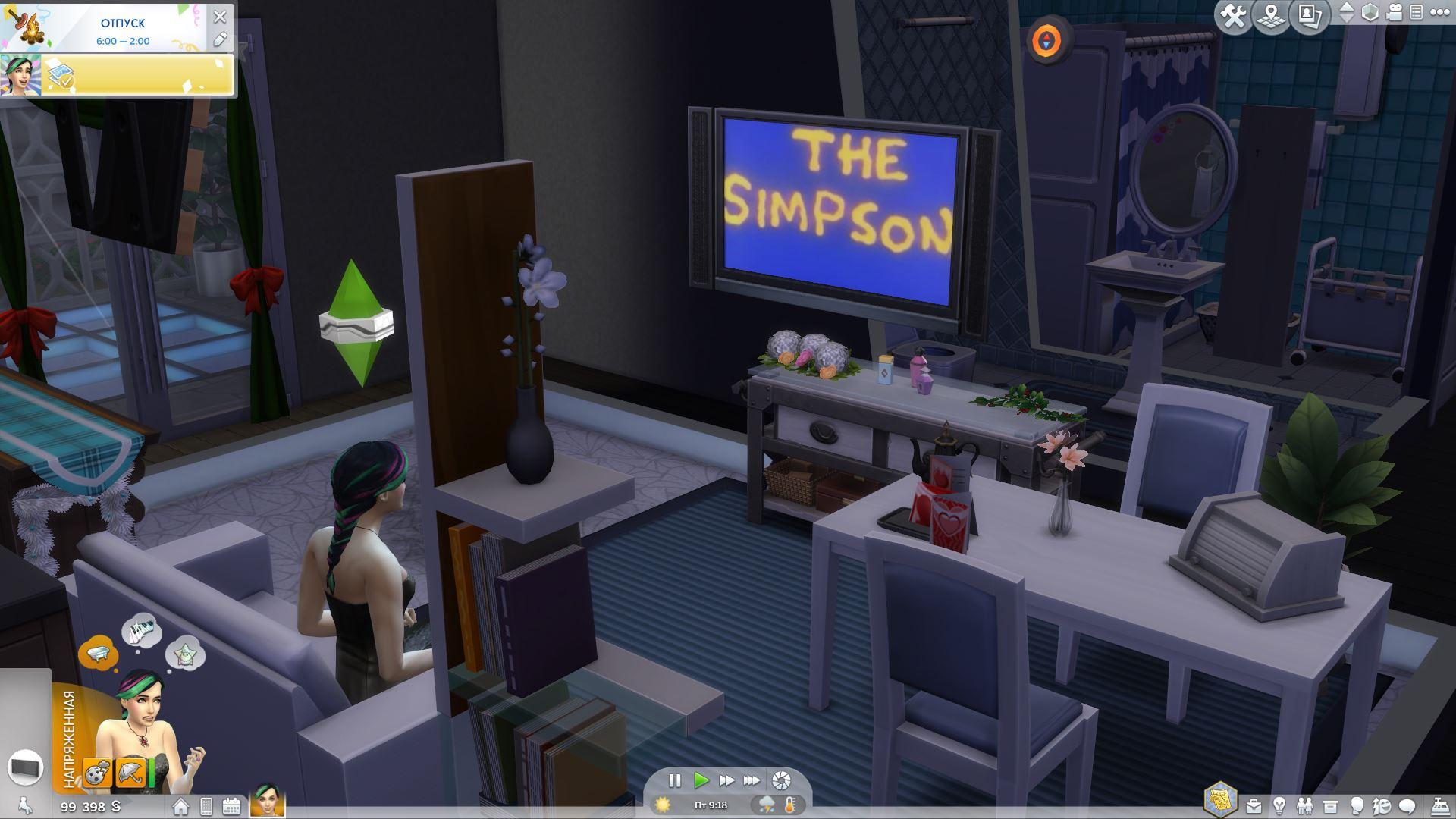This screenshot has width=1456, height=819.
Task: Open the world map travel button
Action: [1272, 15]
